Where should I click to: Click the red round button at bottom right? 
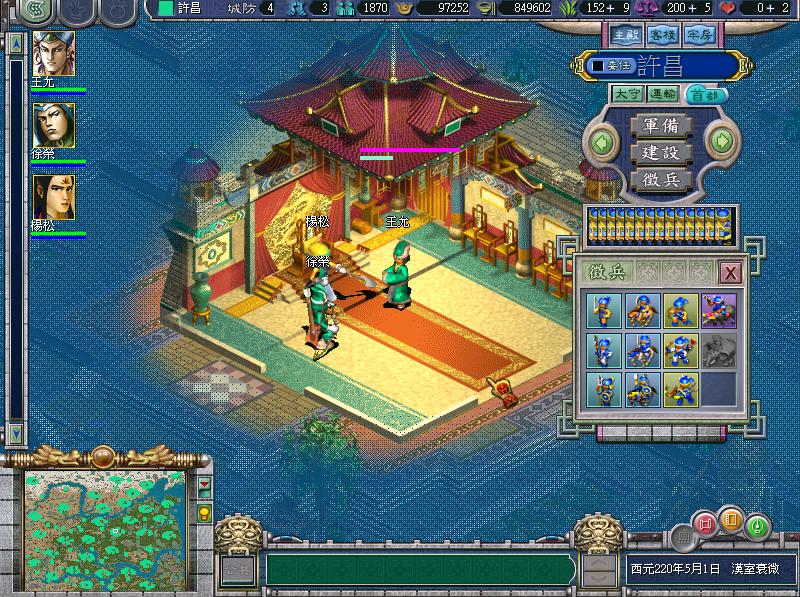[x=706, y=523]
